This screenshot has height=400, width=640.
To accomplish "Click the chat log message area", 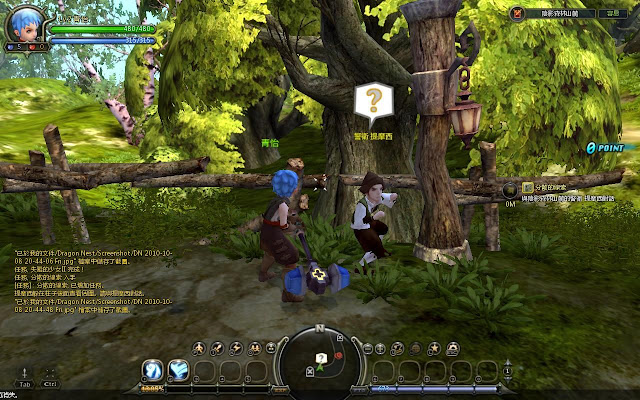I will point(80,280).
